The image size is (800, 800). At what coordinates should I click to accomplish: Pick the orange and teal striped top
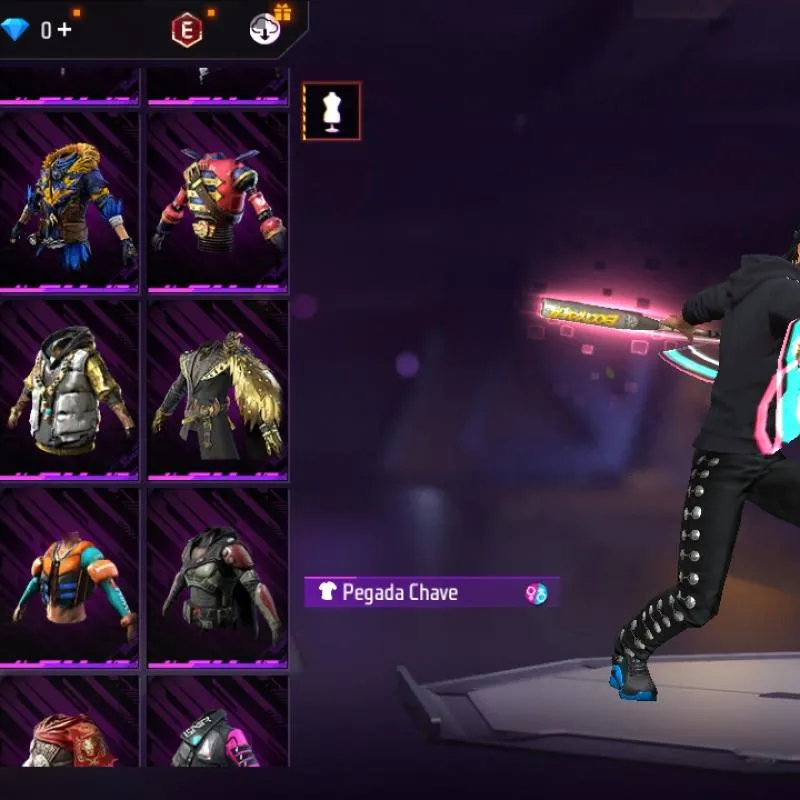[70, 578]
